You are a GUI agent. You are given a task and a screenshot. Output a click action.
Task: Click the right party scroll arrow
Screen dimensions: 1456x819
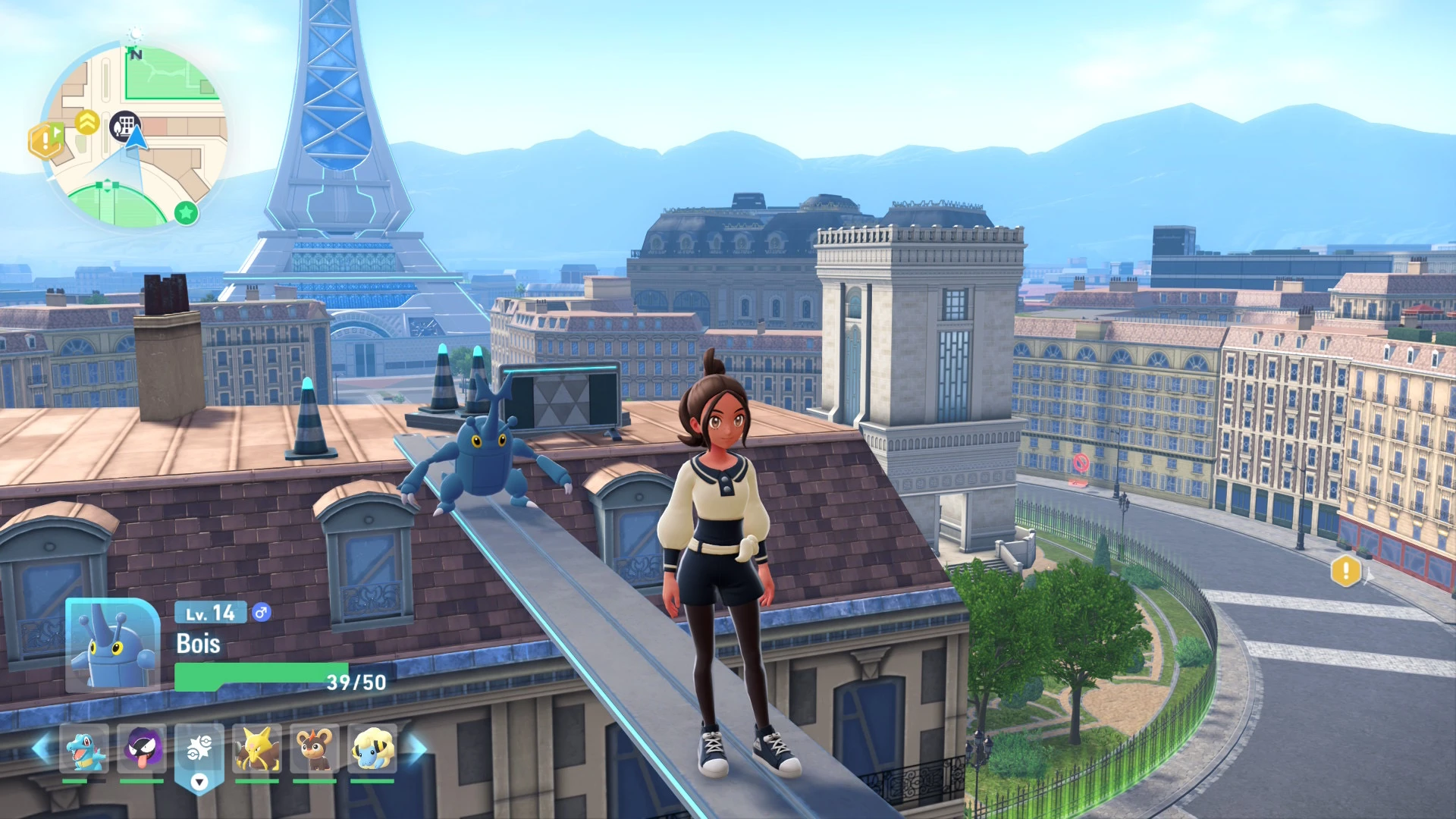coord(416,748)
